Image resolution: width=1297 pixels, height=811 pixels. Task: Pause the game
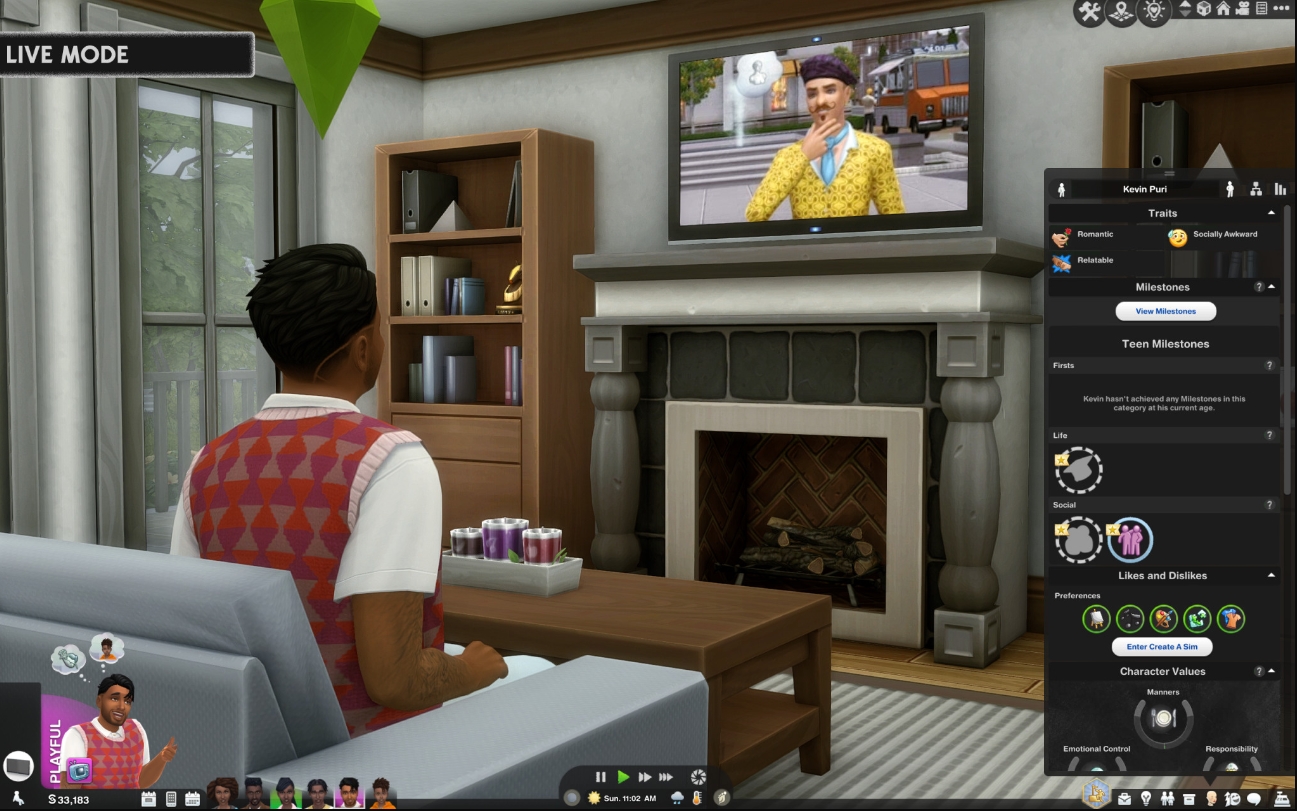point(601,777)
